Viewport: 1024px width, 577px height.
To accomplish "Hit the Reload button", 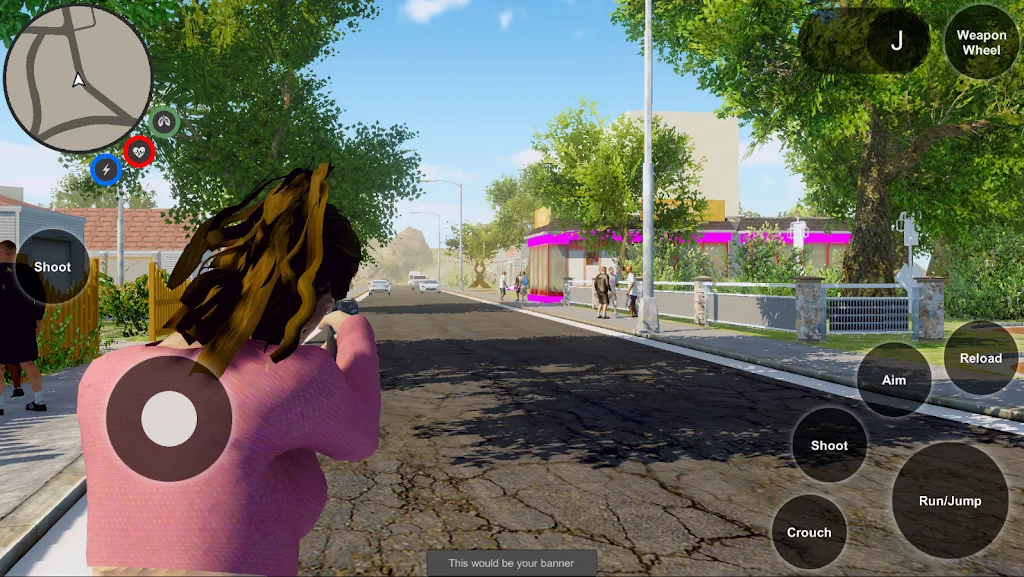I will coord(980,358).
